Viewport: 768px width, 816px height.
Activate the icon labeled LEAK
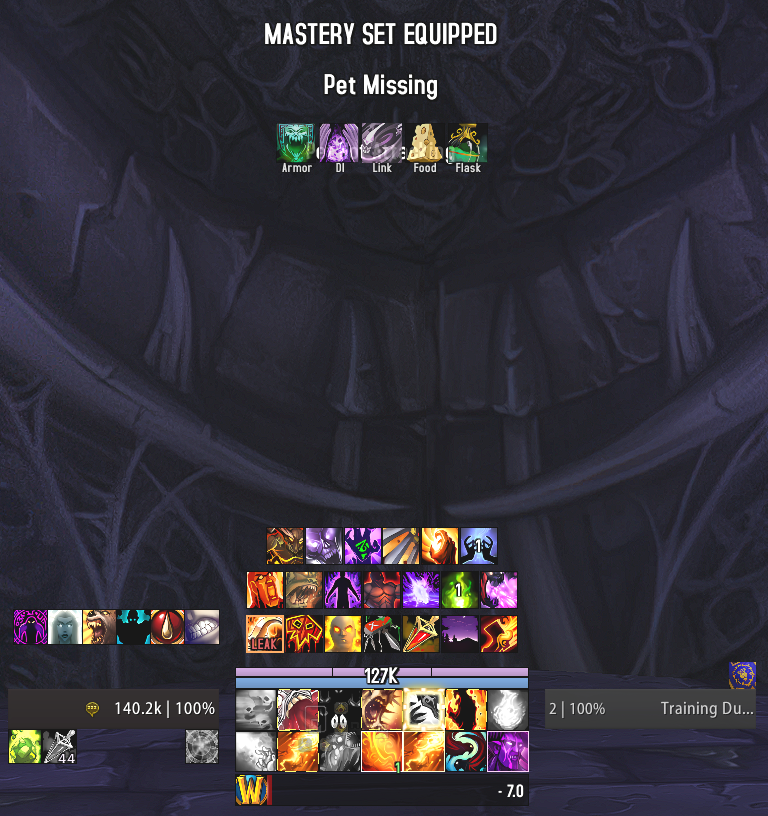265,634
